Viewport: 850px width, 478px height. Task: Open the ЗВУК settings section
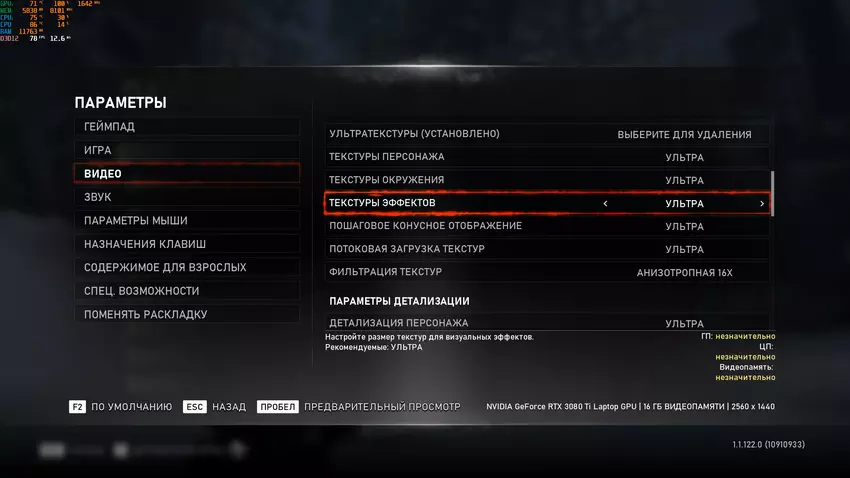(186, 197)
